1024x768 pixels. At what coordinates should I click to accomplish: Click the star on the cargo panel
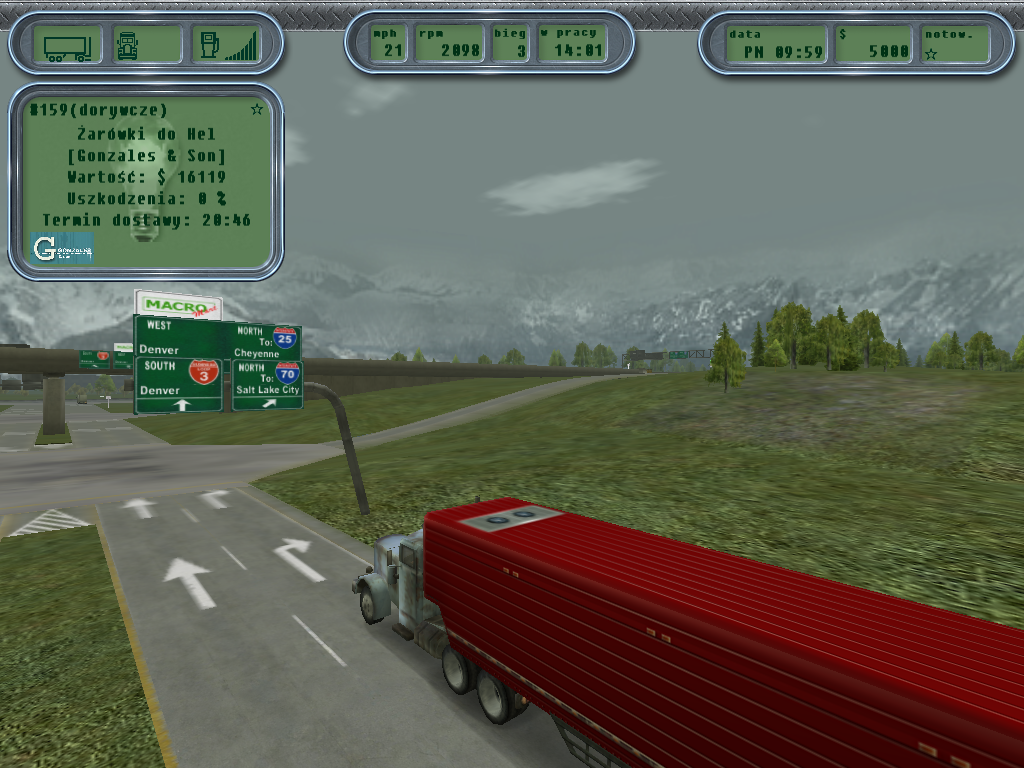pos(257,109)
